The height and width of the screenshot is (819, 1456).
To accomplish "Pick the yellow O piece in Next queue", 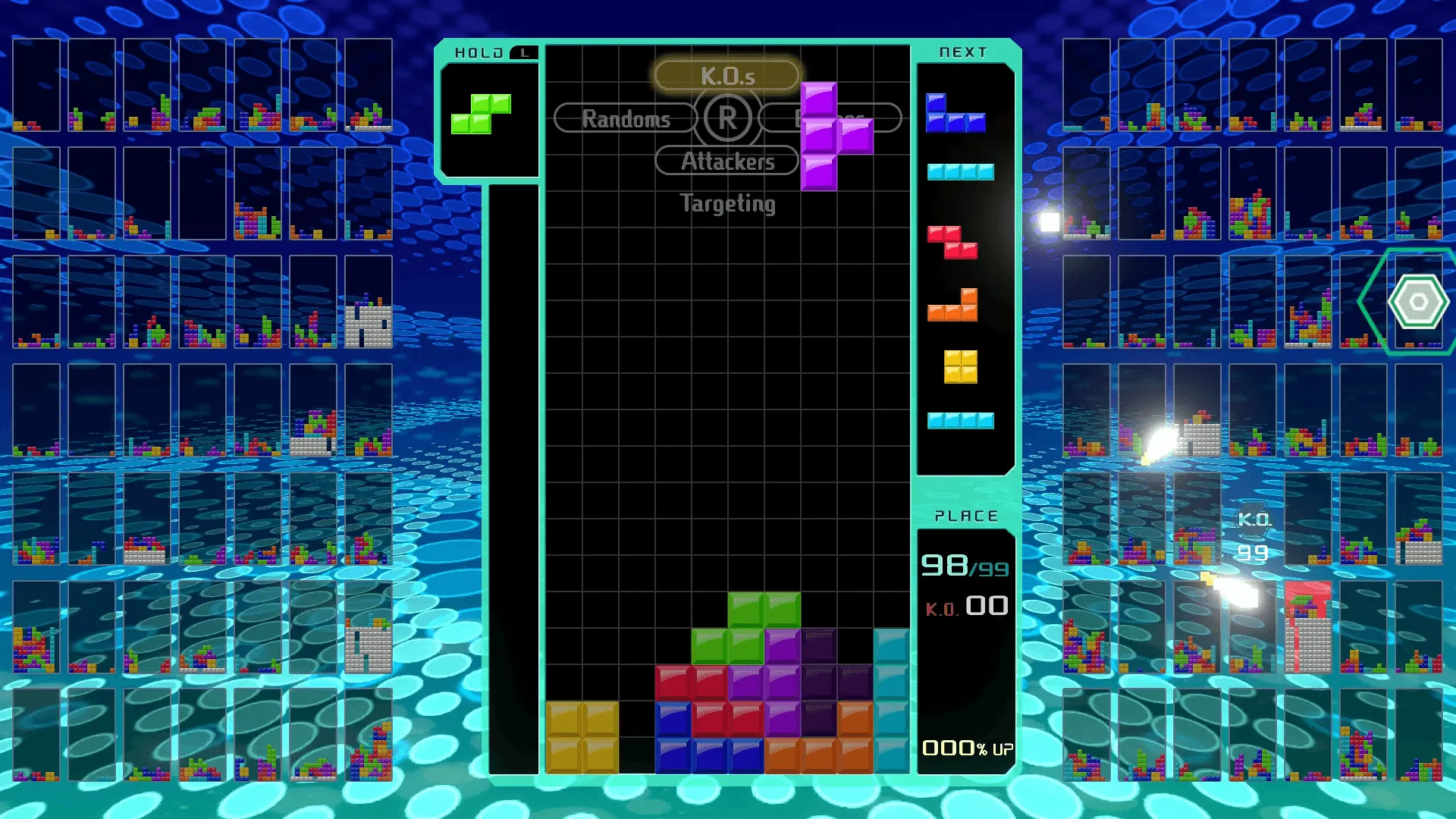I will [960, 366].
